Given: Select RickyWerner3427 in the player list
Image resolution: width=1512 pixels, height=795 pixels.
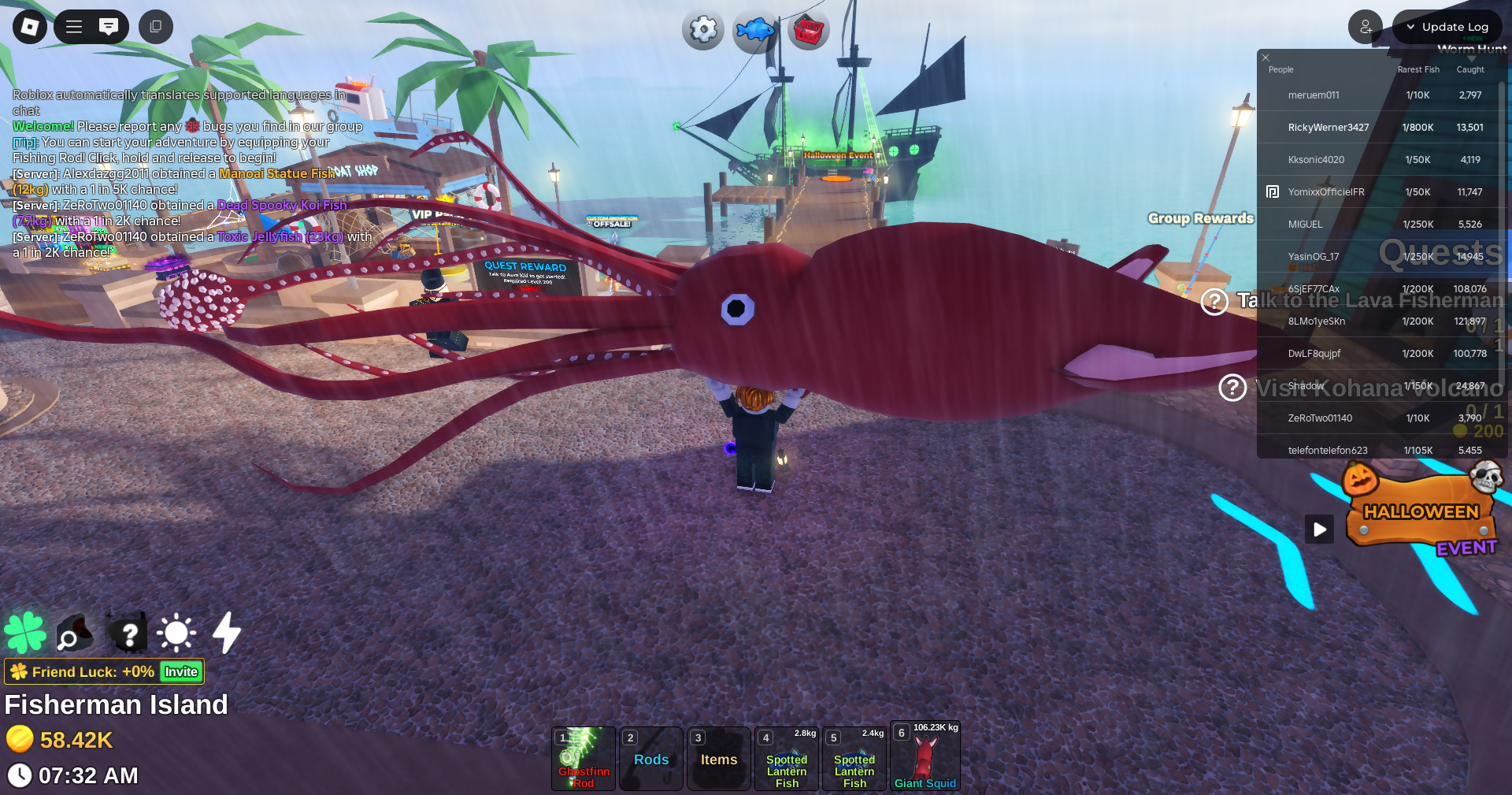Looking at the screenshot, I should [x=1328, y=128].
